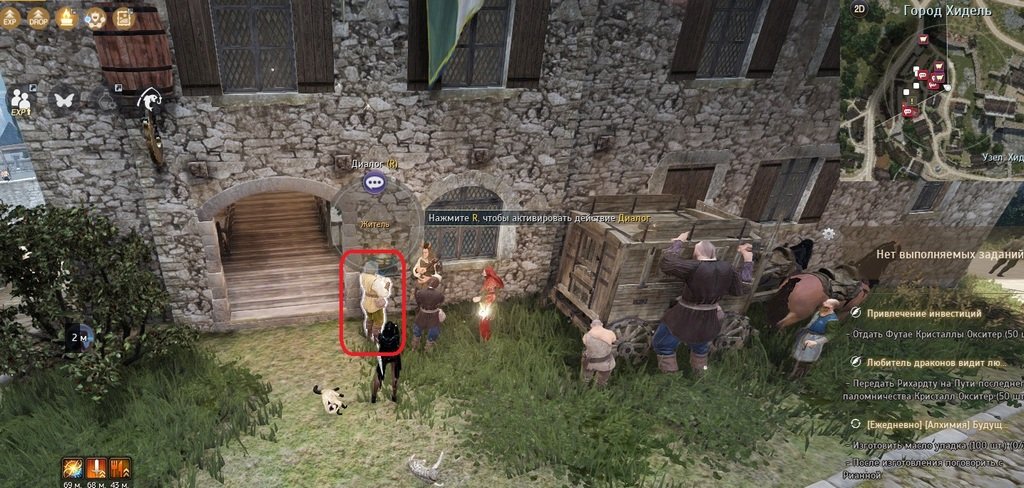This screenshot has width=1024, height=488.
Task: Select the sword attack buff icon
Action: 97,468
